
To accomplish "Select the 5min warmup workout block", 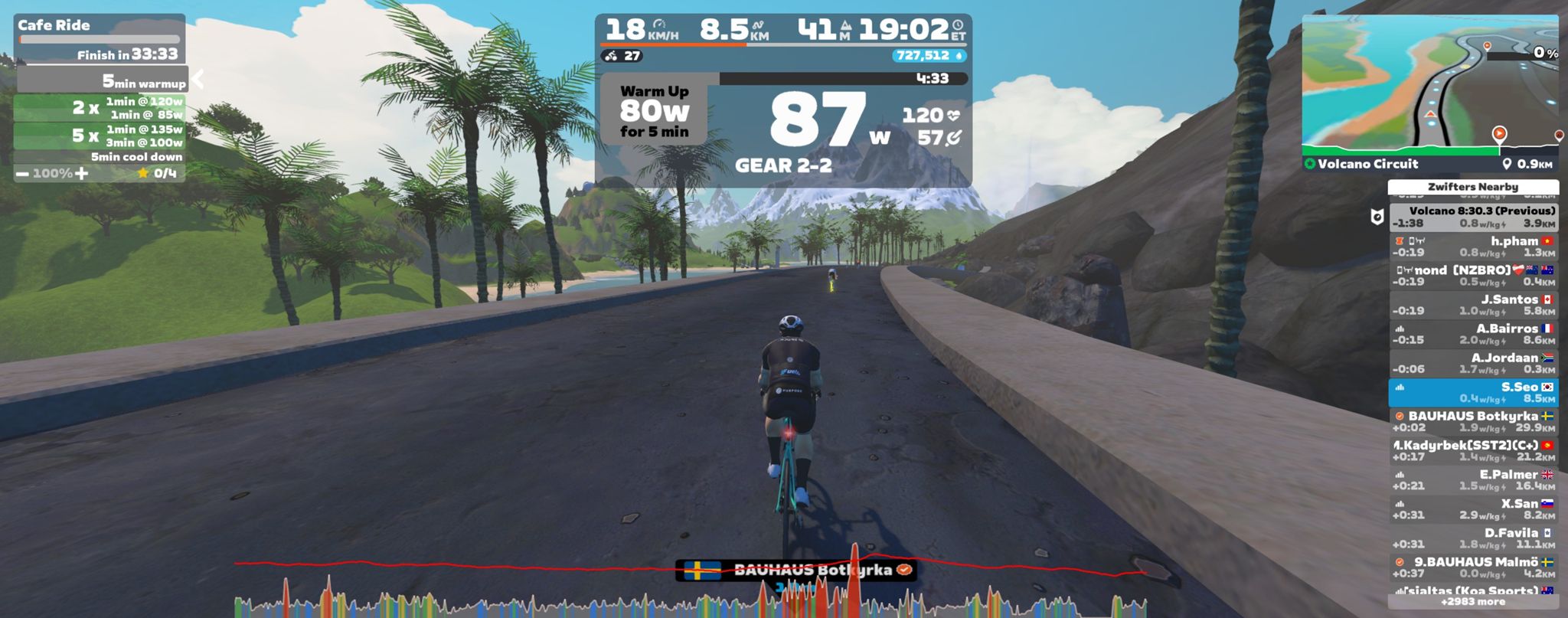I will [x=102, y=80].
